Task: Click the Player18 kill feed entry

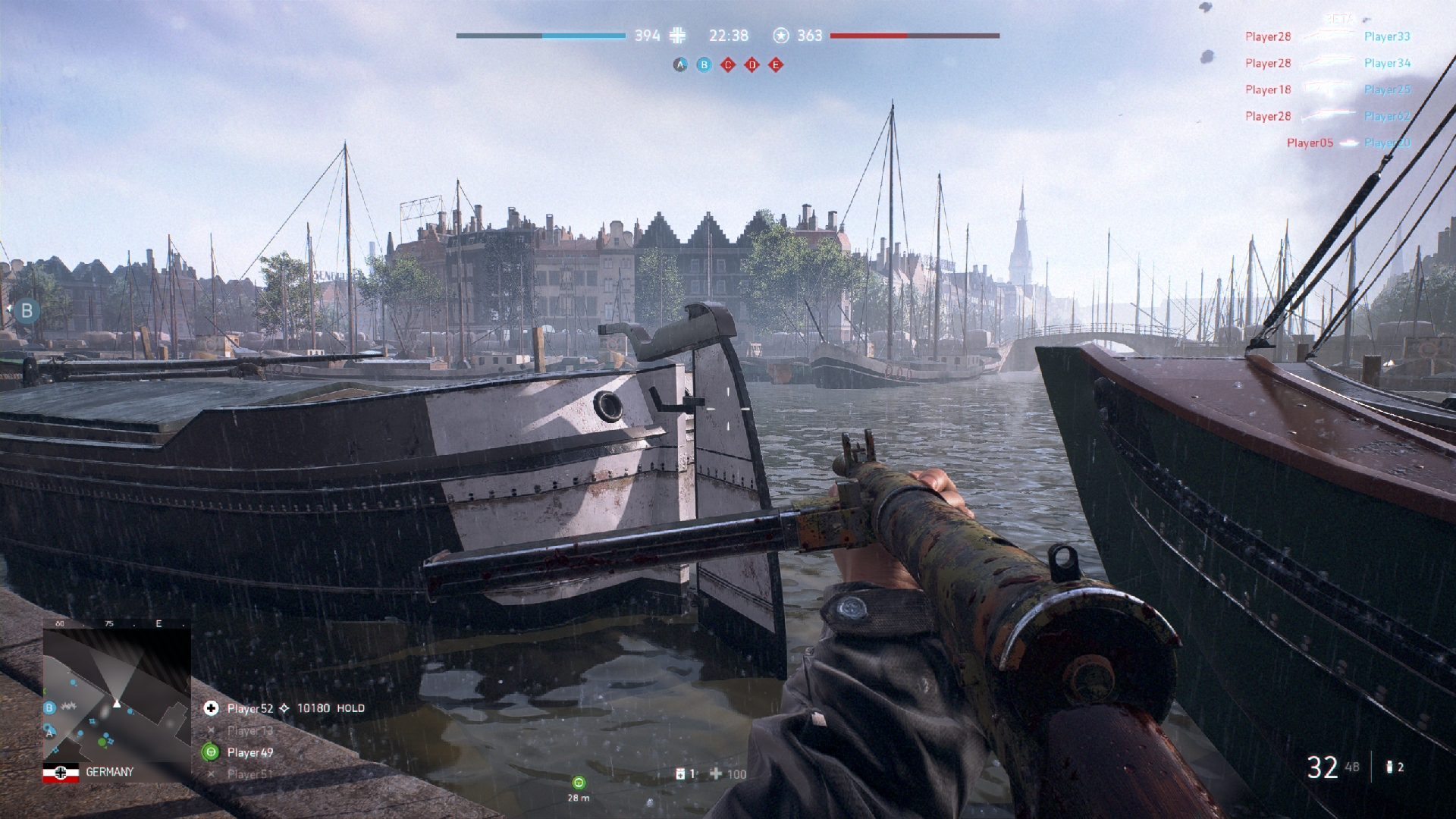Action: [1267, 89]
